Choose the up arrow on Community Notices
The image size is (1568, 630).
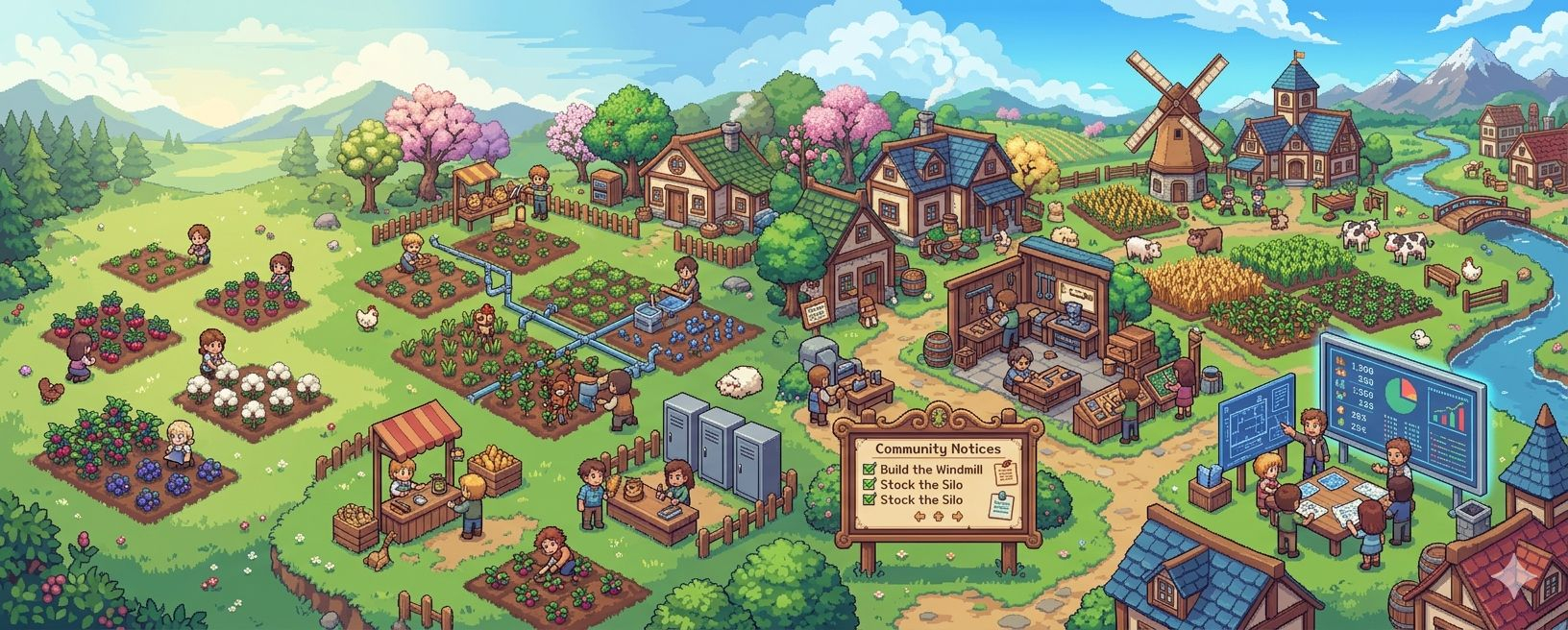941,516
